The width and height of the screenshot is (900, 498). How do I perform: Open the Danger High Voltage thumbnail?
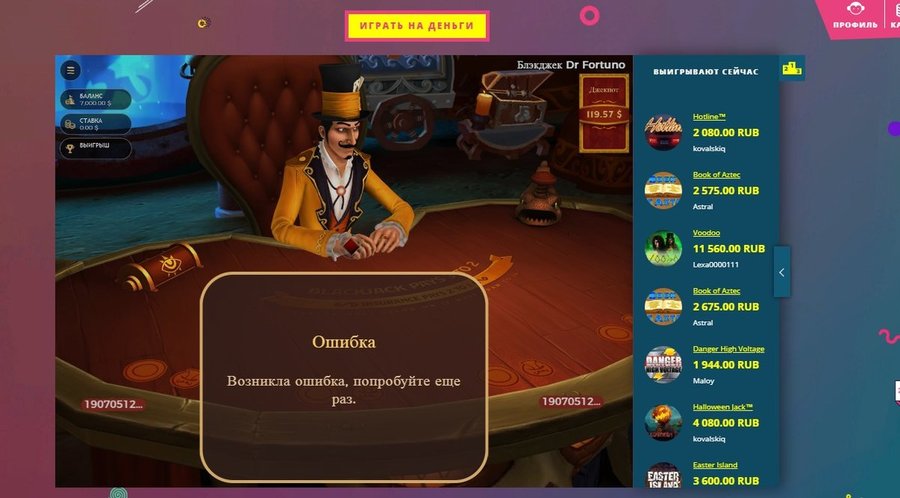663,364
